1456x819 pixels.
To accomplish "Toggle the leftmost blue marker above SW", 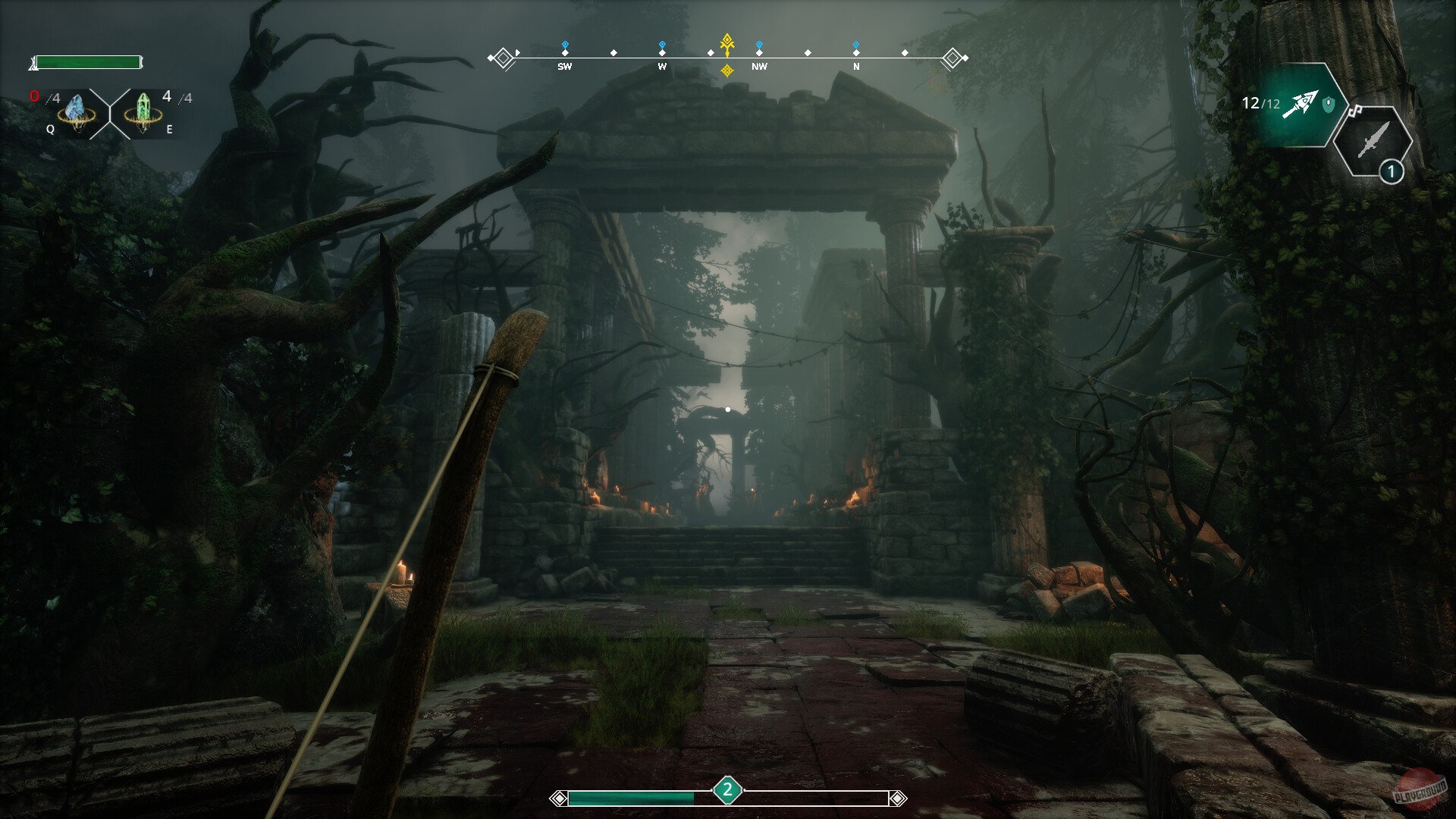I will point(564,44).
